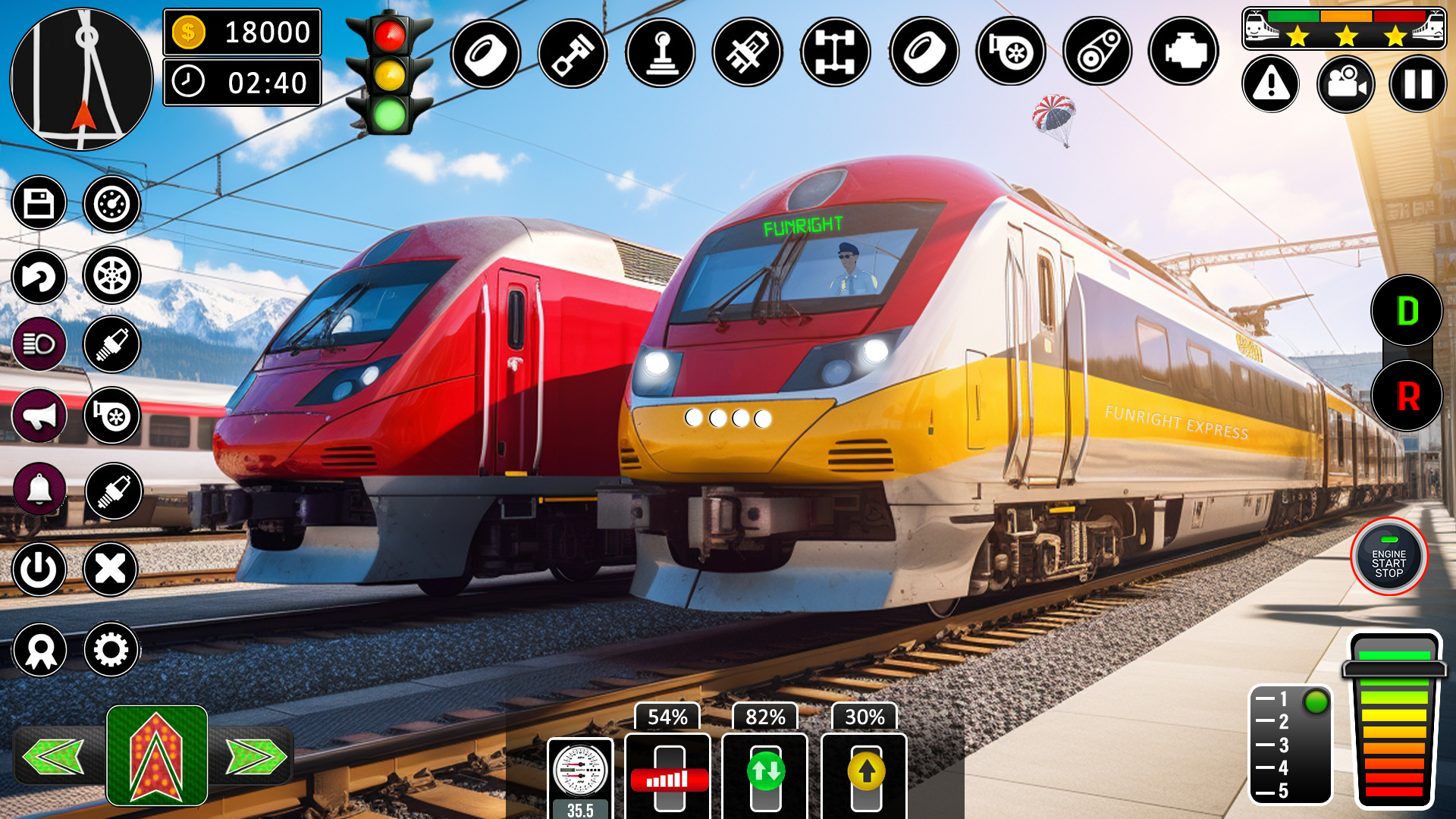This screenshot has width=1456, height=819.
Task: Toggle the warning hazard indicator
Action: [x=1271, y=84]
